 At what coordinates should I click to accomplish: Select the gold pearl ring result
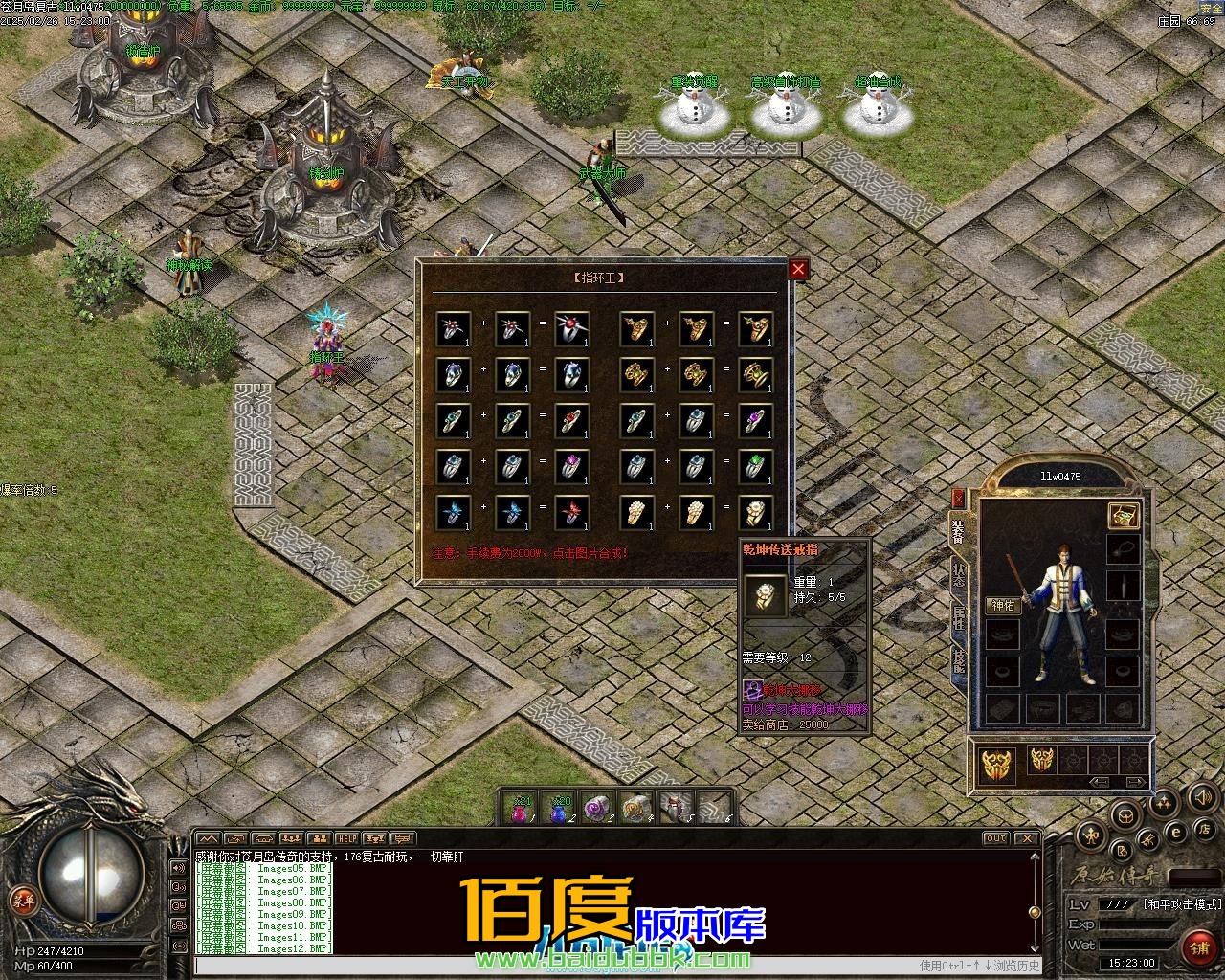pos(755,513)
